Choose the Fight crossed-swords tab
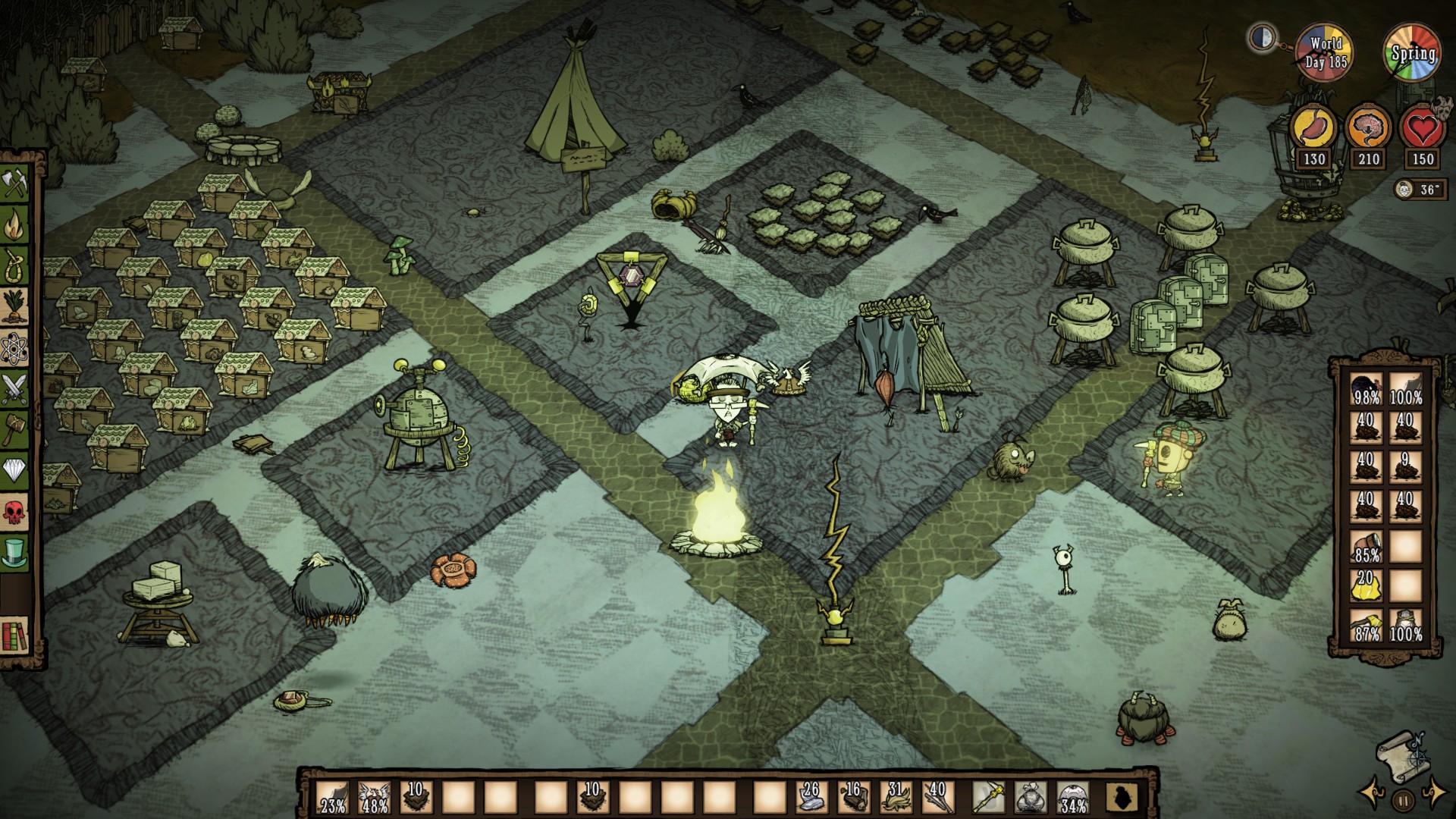Viewport: 1456px width, 819px height. (15, 389)
